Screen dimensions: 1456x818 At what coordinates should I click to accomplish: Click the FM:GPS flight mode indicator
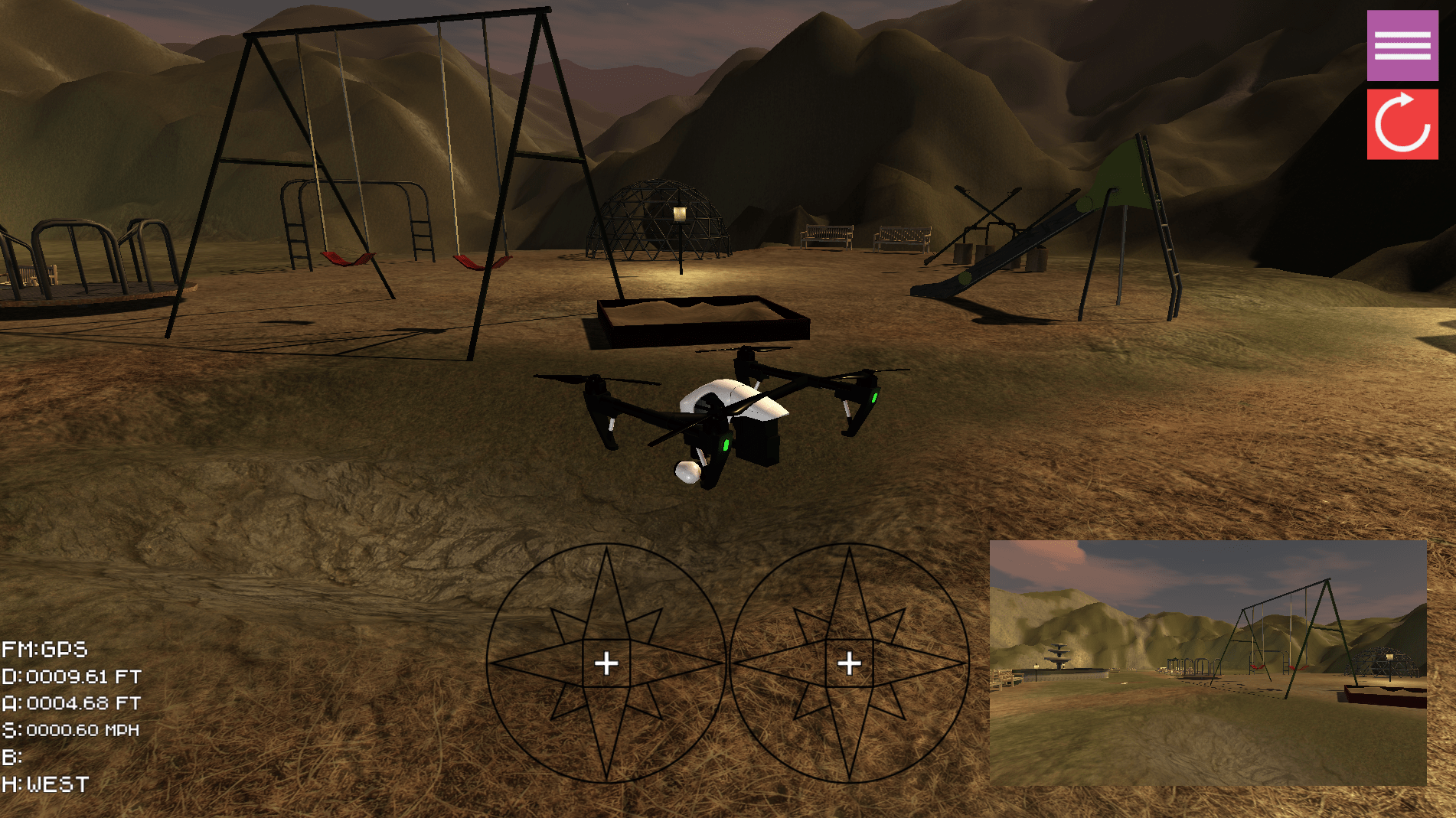point(44,650)
